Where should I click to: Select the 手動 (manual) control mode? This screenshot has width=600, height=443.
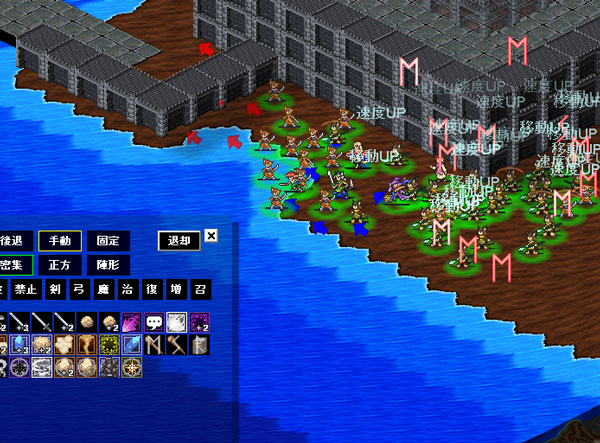point(60,241)
